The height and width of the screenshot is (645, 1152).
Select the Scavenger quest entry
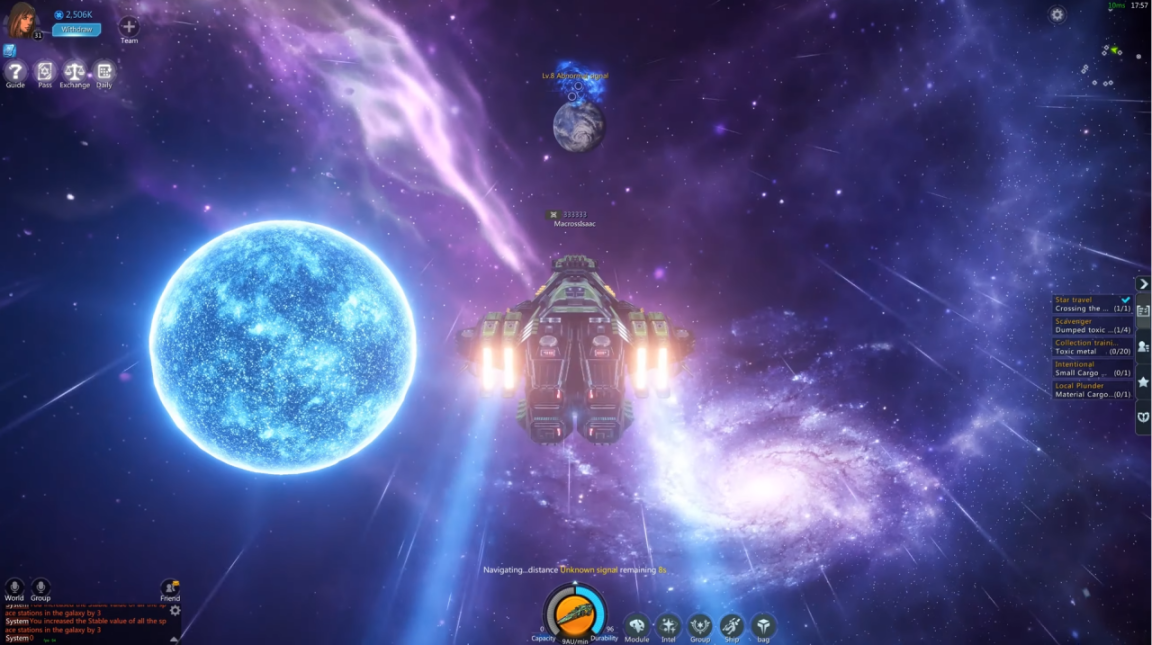coord(1092,325)
